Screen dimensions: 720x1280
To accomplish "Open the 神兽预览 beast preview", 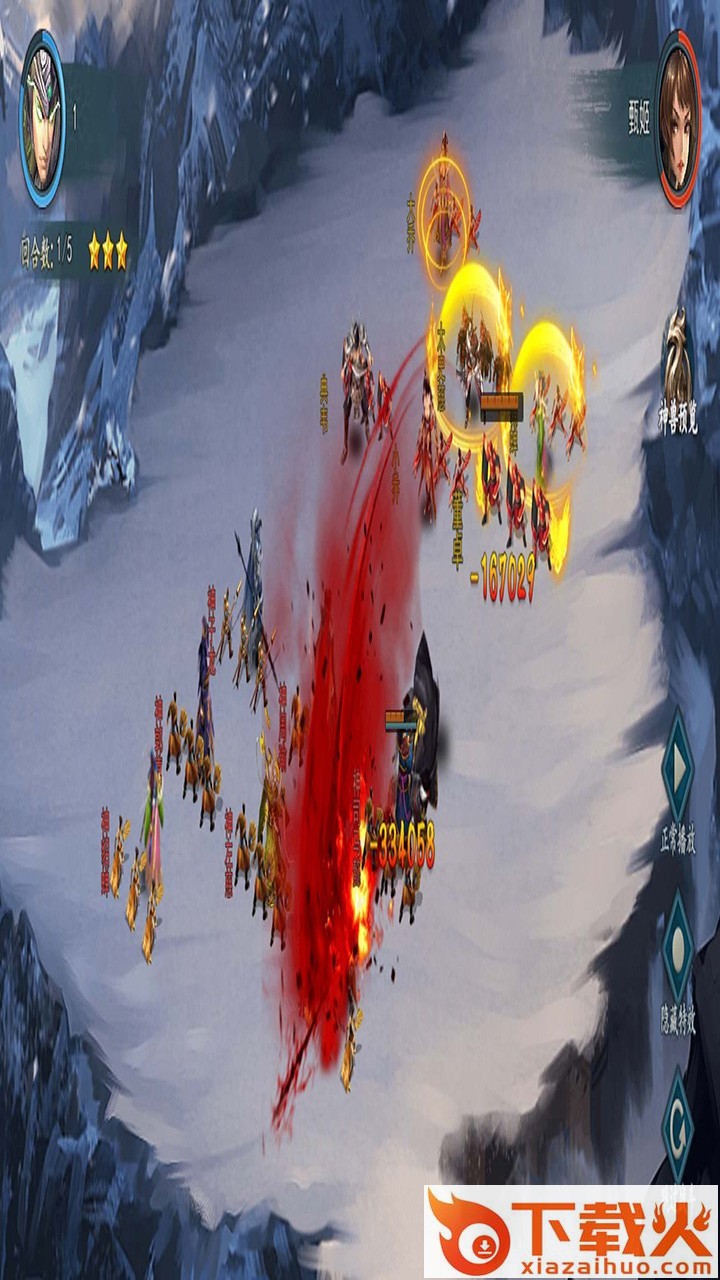I will click(678, 373).
